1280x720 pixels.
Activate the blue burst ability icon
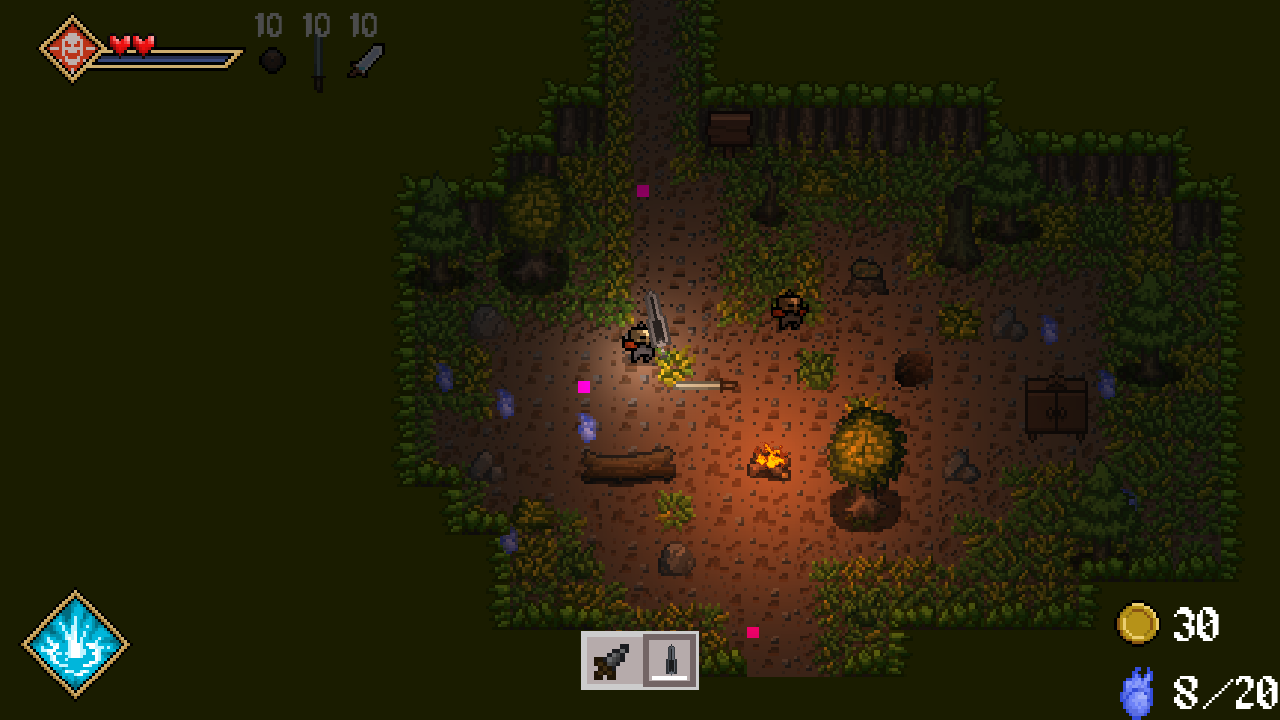(76, 645)
